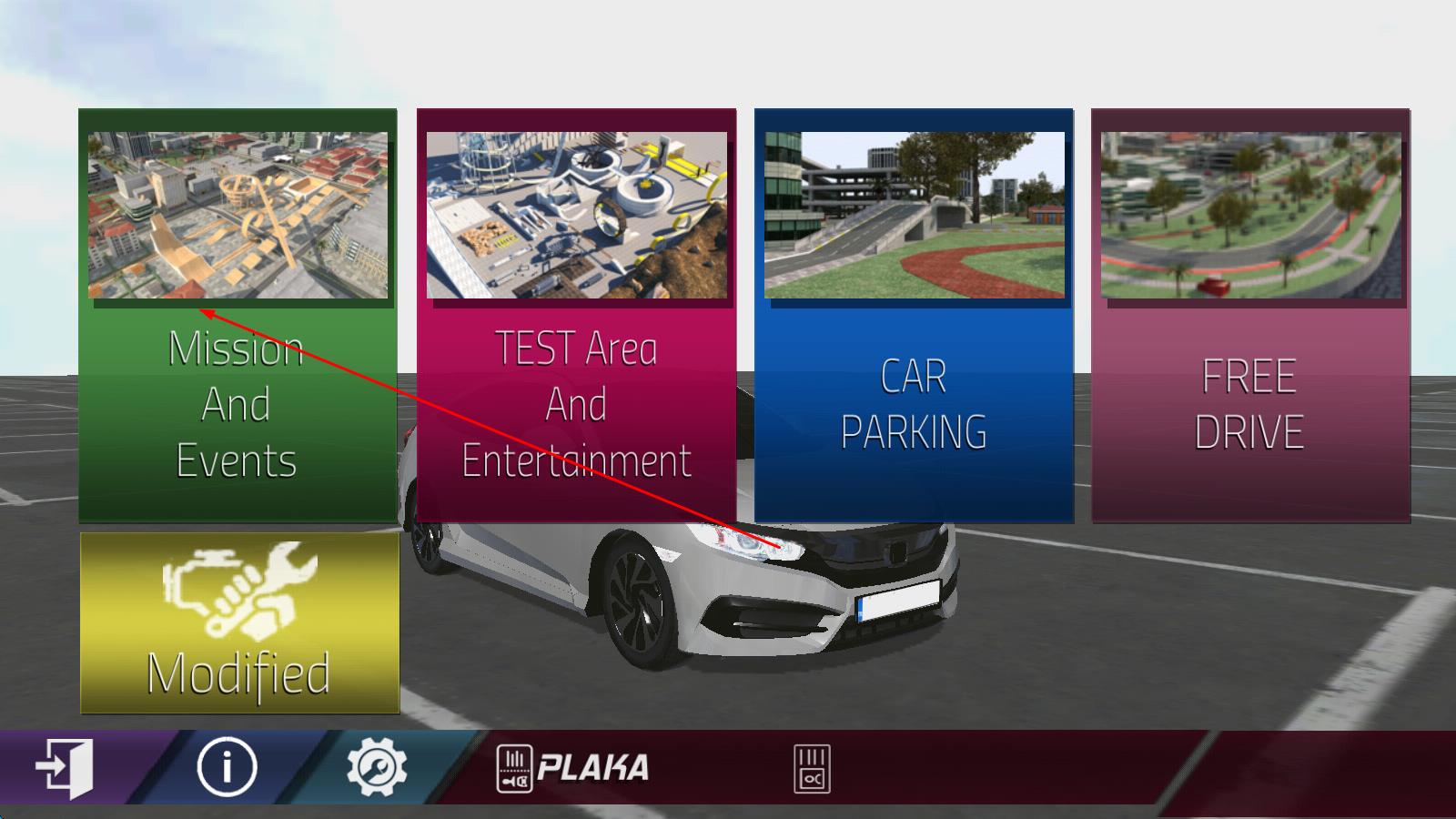This screenshot has width=1456, height=819.
Task: Click the exit door icon
Action: coord(65,768)
